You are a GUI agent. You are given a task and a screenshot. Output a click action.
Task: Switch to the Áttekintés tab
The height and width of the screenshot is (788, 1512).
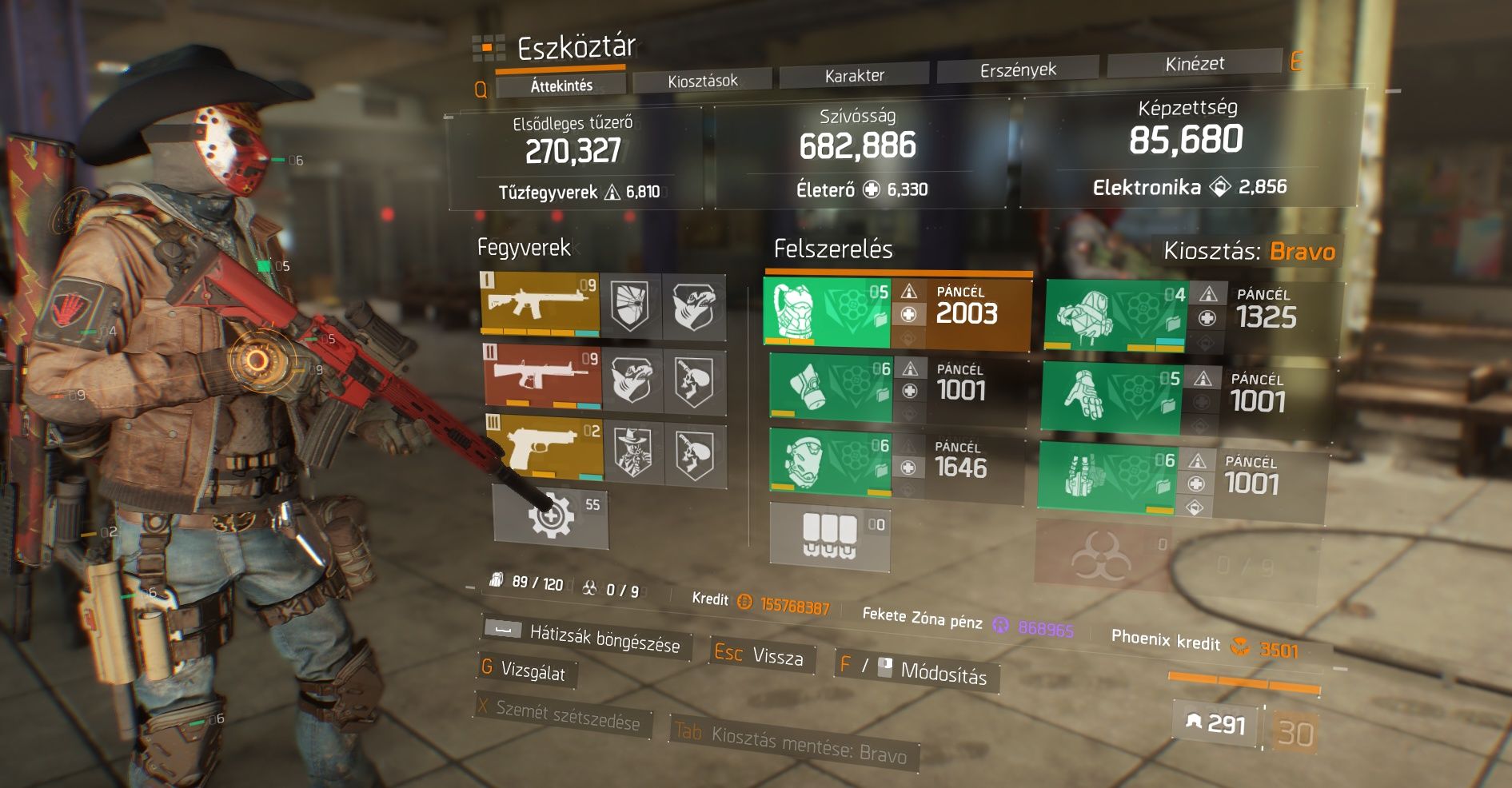tap(561, 86)
